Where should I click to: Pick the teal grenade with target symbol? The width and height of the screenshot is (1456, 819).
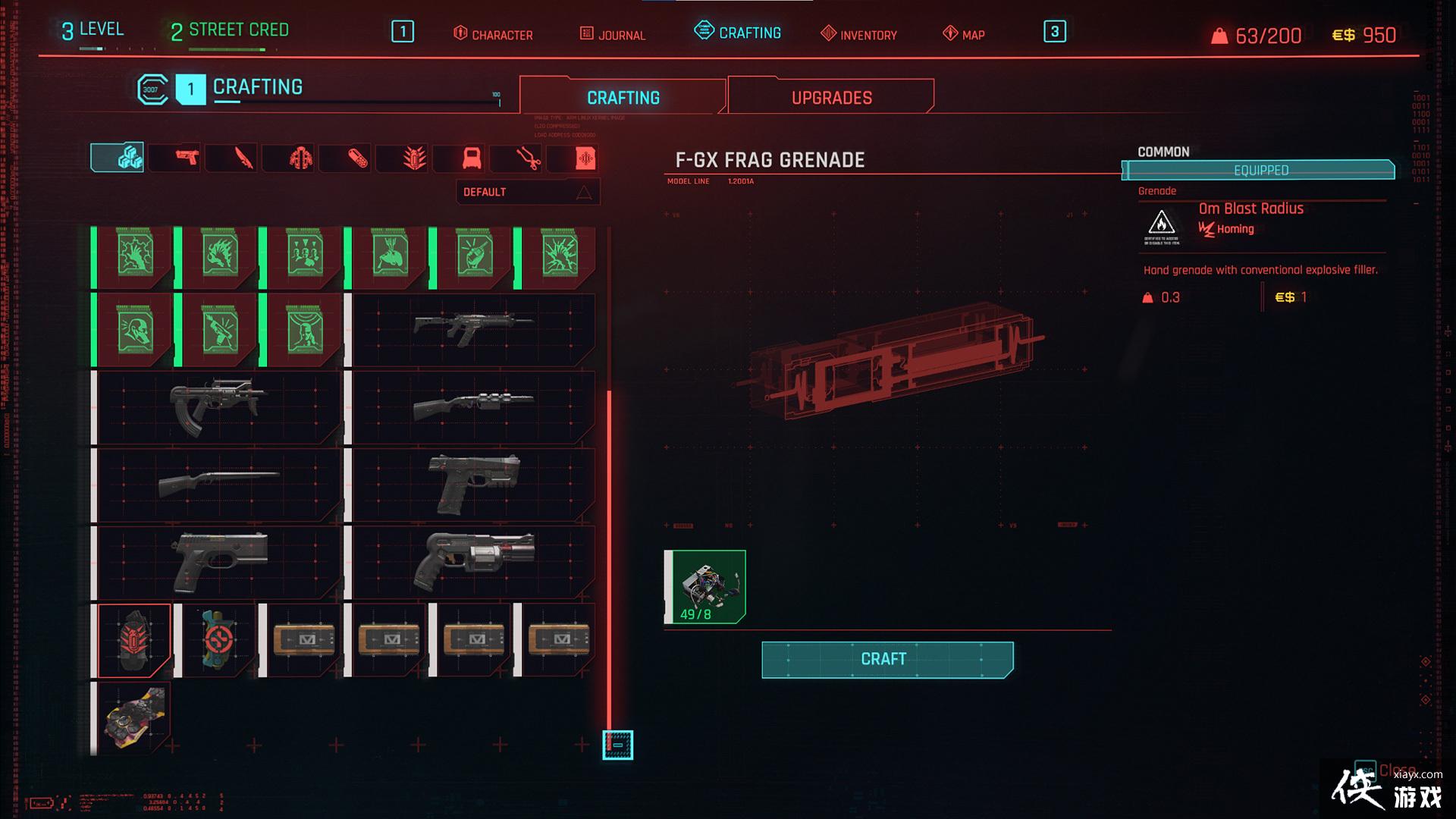pyautogui.click(x=219, y=640)
